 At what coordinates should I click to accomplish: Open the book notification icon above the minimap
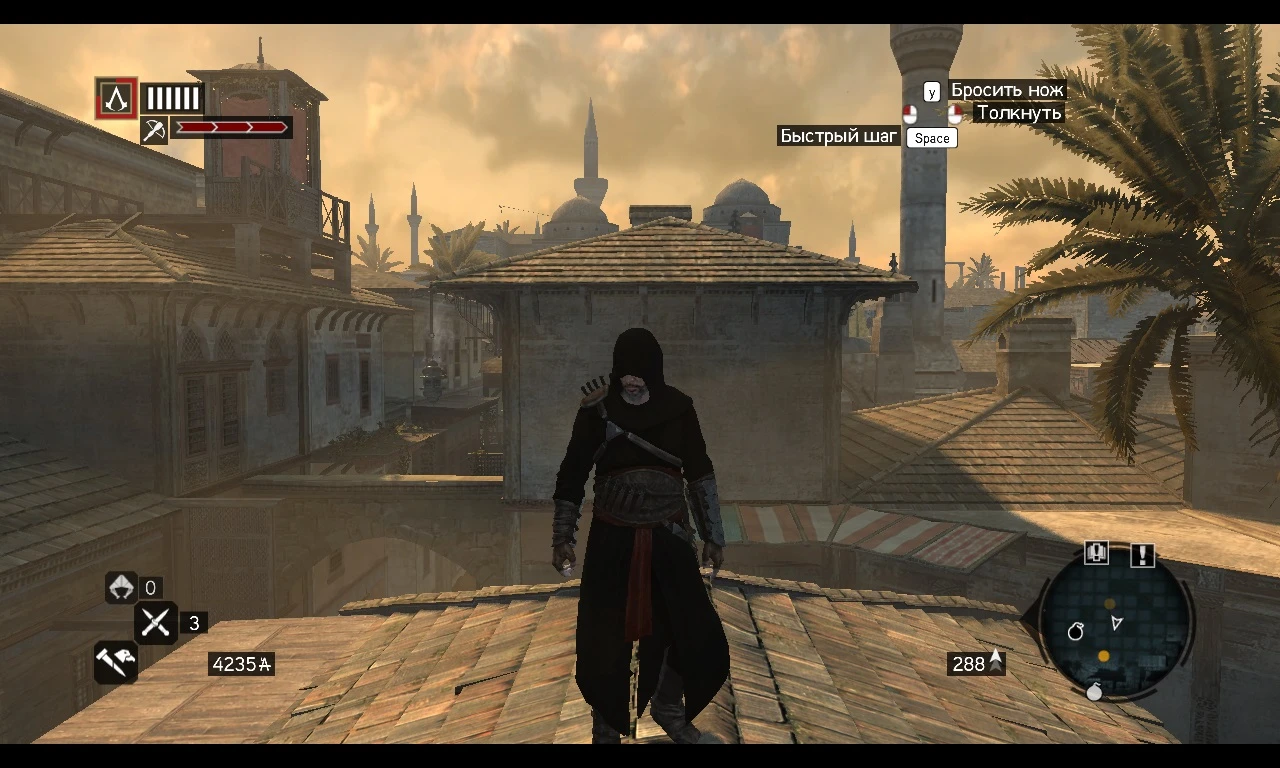coord(1096,553)
